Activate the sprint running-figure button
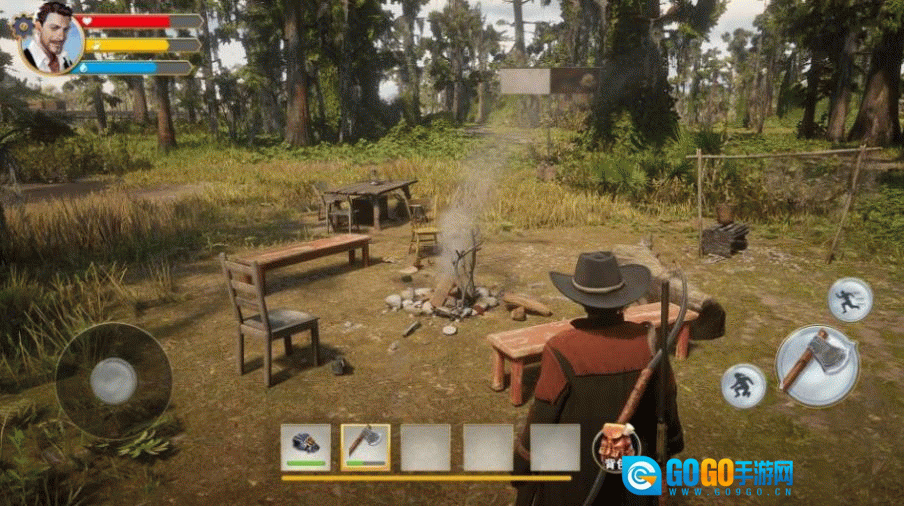Screen dimensions: 904x506 coord(850,299)
